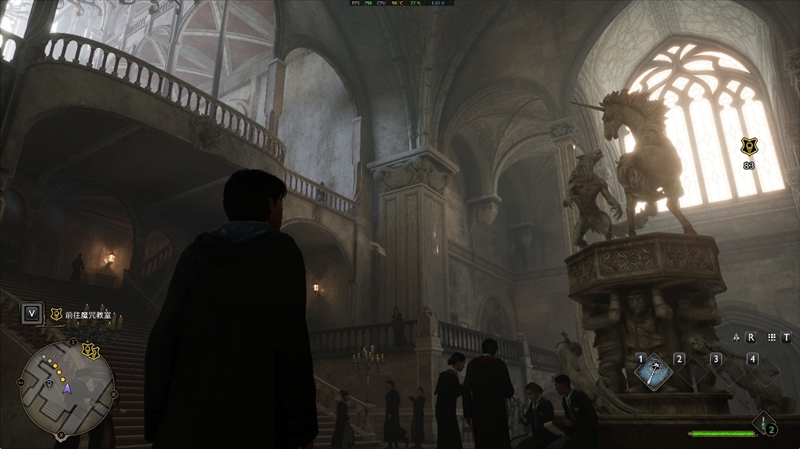Click the purple player arrow on minimap
The height and width of the screenshot is (449, 800).
(67, 388)
